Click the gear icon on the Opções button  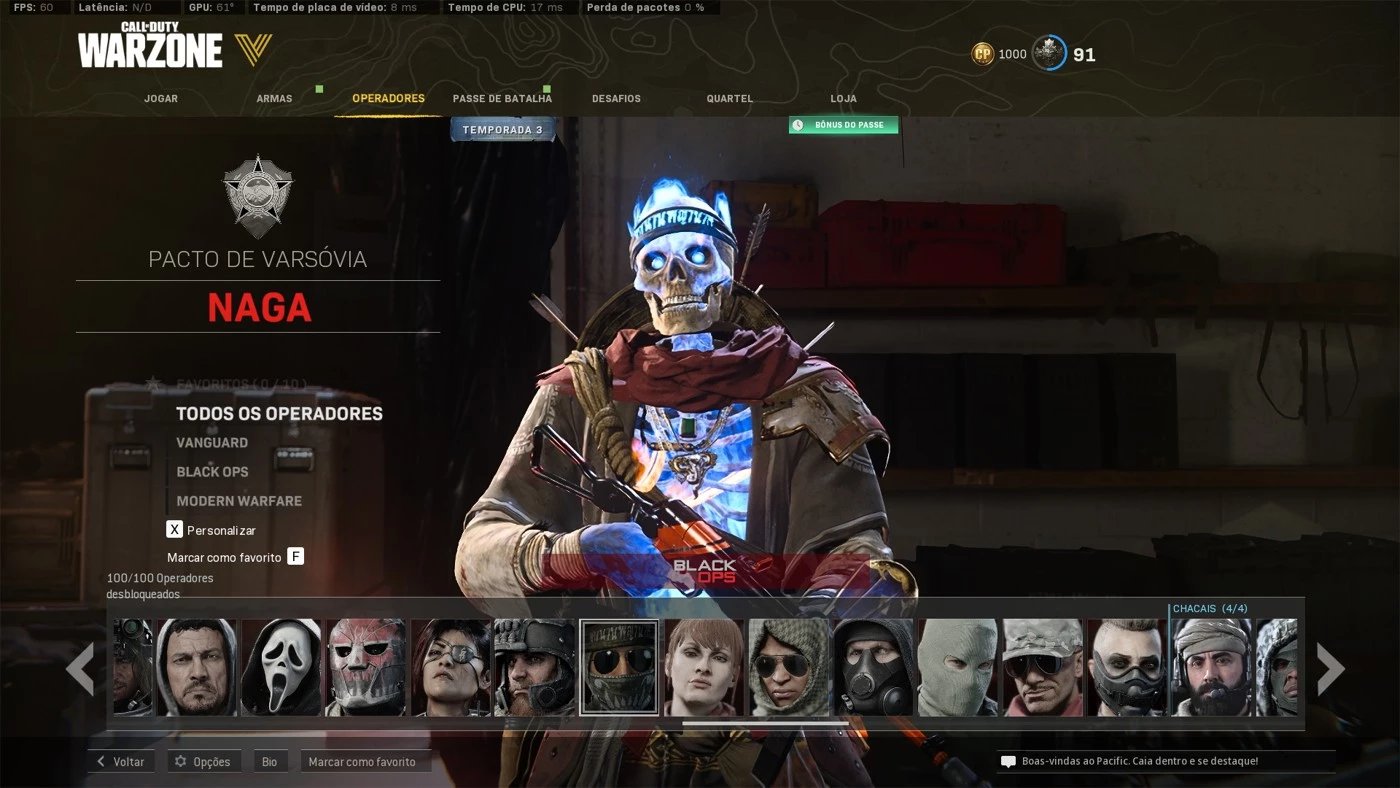(x=180, y=761)
